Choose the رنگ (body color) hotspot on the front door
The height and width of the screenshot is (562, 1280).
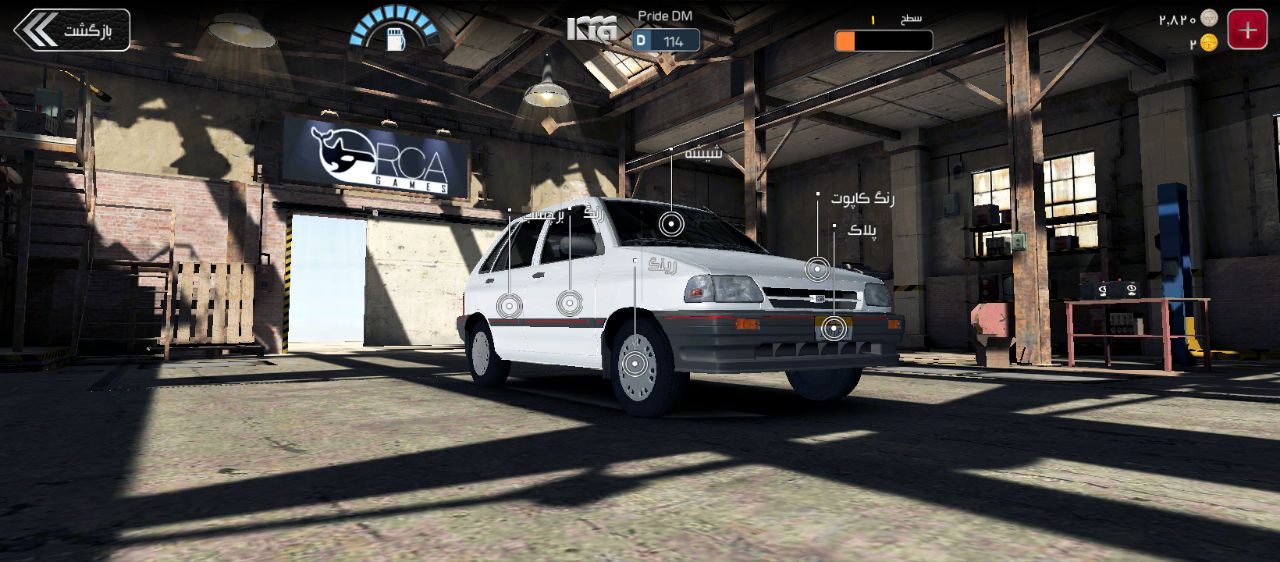[x=569, y=303]
